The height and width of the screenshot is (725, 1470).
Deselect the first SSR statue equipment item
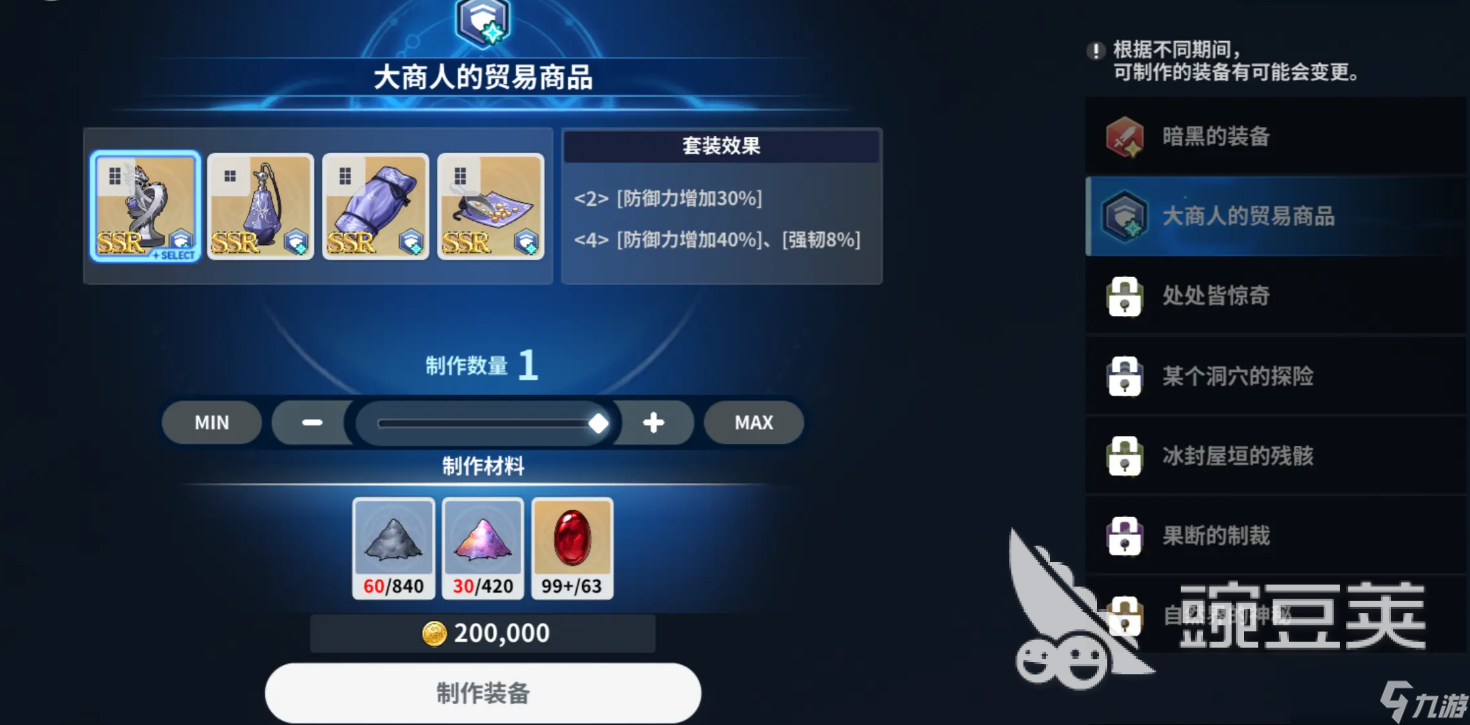(145, 205)
